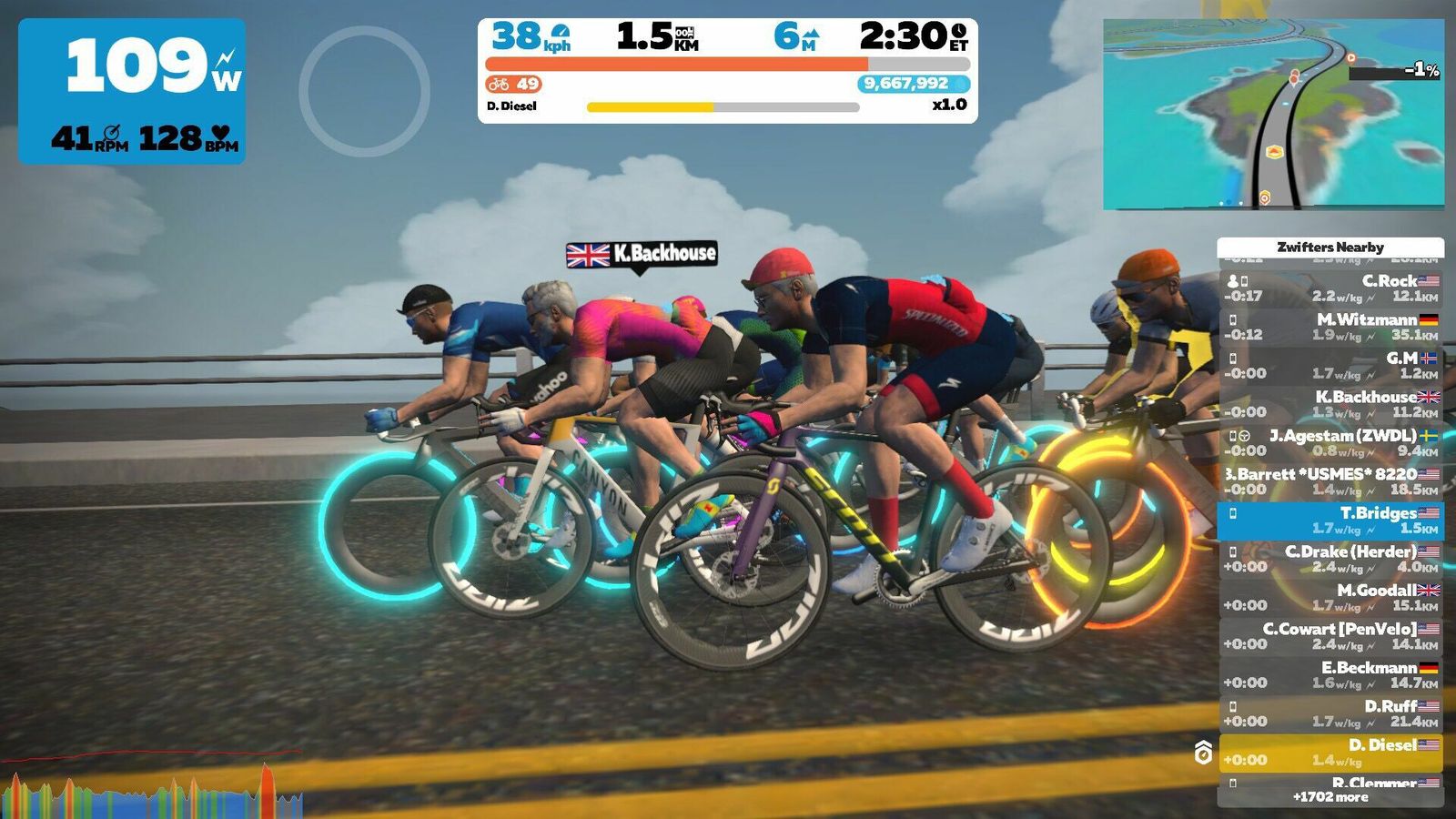
Task: Click the empty power-up ring
Action: click(364, 91)
